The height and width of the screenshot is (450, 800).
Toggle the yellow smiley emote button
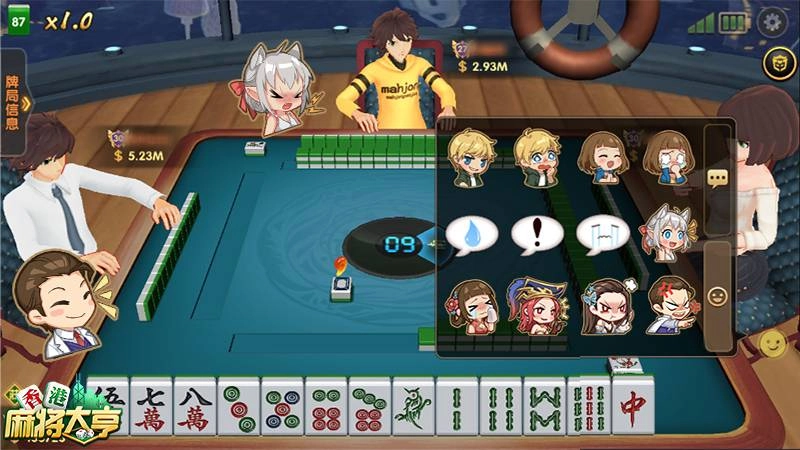pos(772,345)
